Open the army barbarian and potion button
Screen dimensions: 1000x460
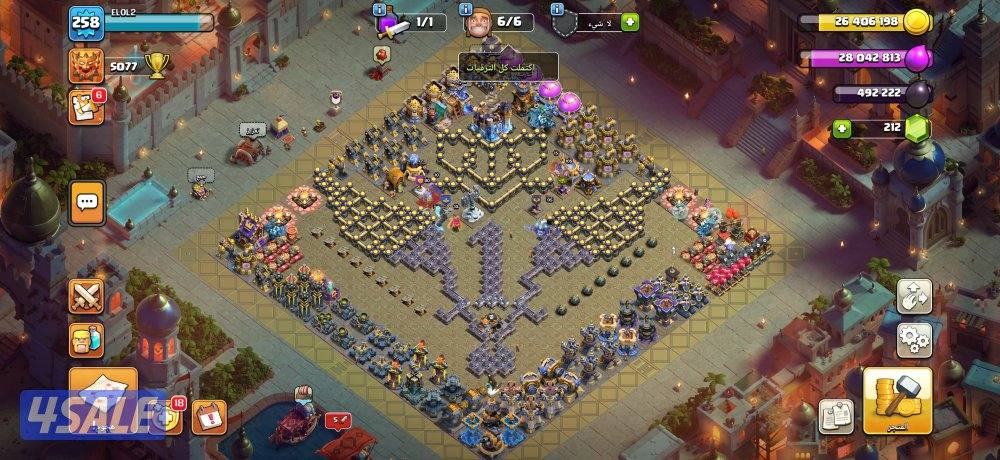coord(87,342)
